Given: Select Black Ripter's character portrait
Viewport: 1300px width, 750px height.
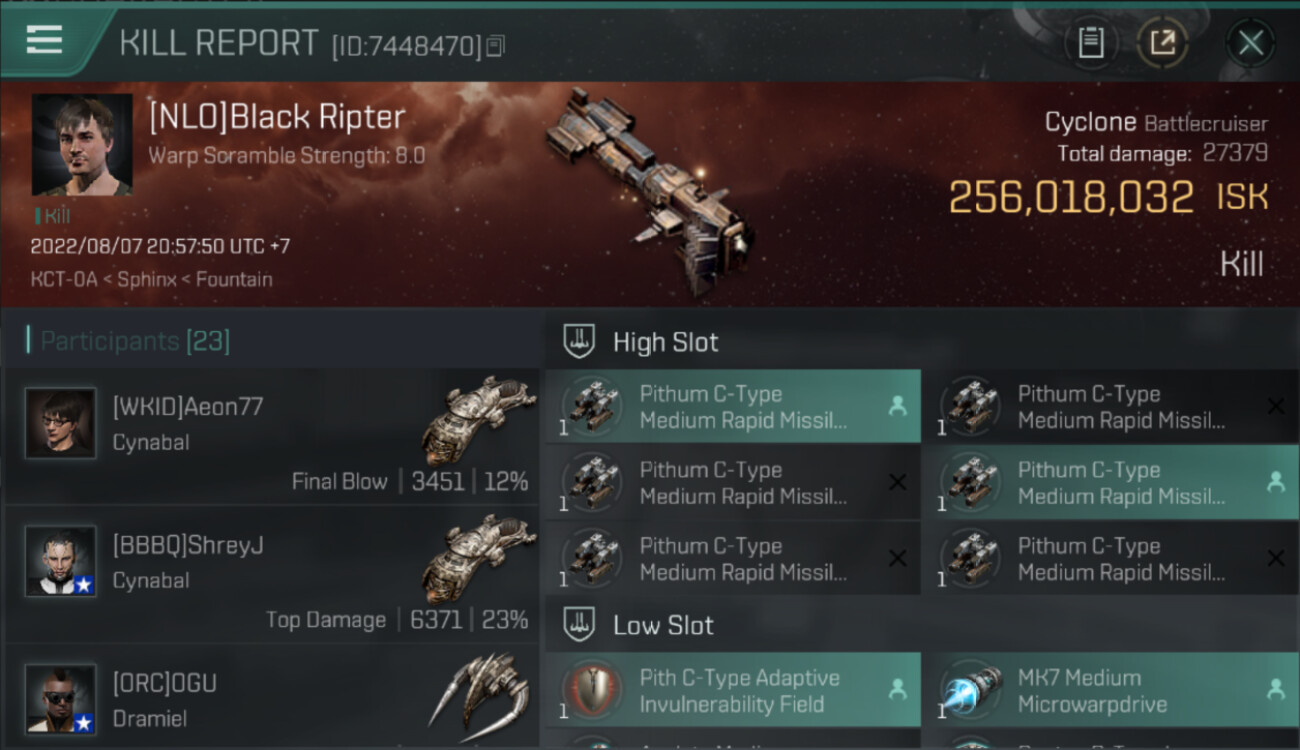Looking at the screenshot, I should coord(82,144).
